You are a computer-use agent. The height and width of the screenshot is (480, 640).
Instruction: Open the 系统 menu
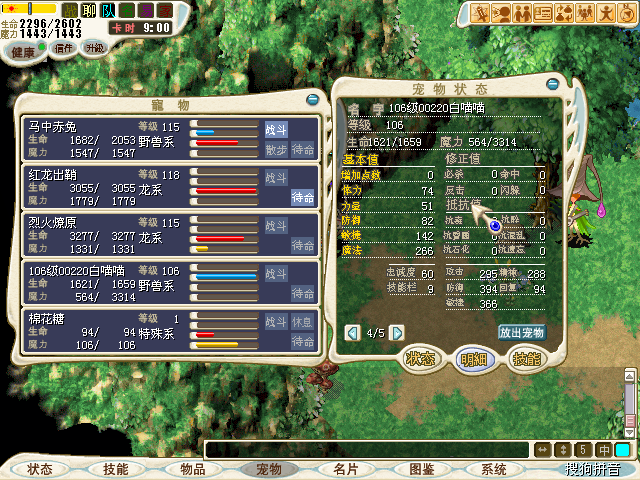click(494, 469)
